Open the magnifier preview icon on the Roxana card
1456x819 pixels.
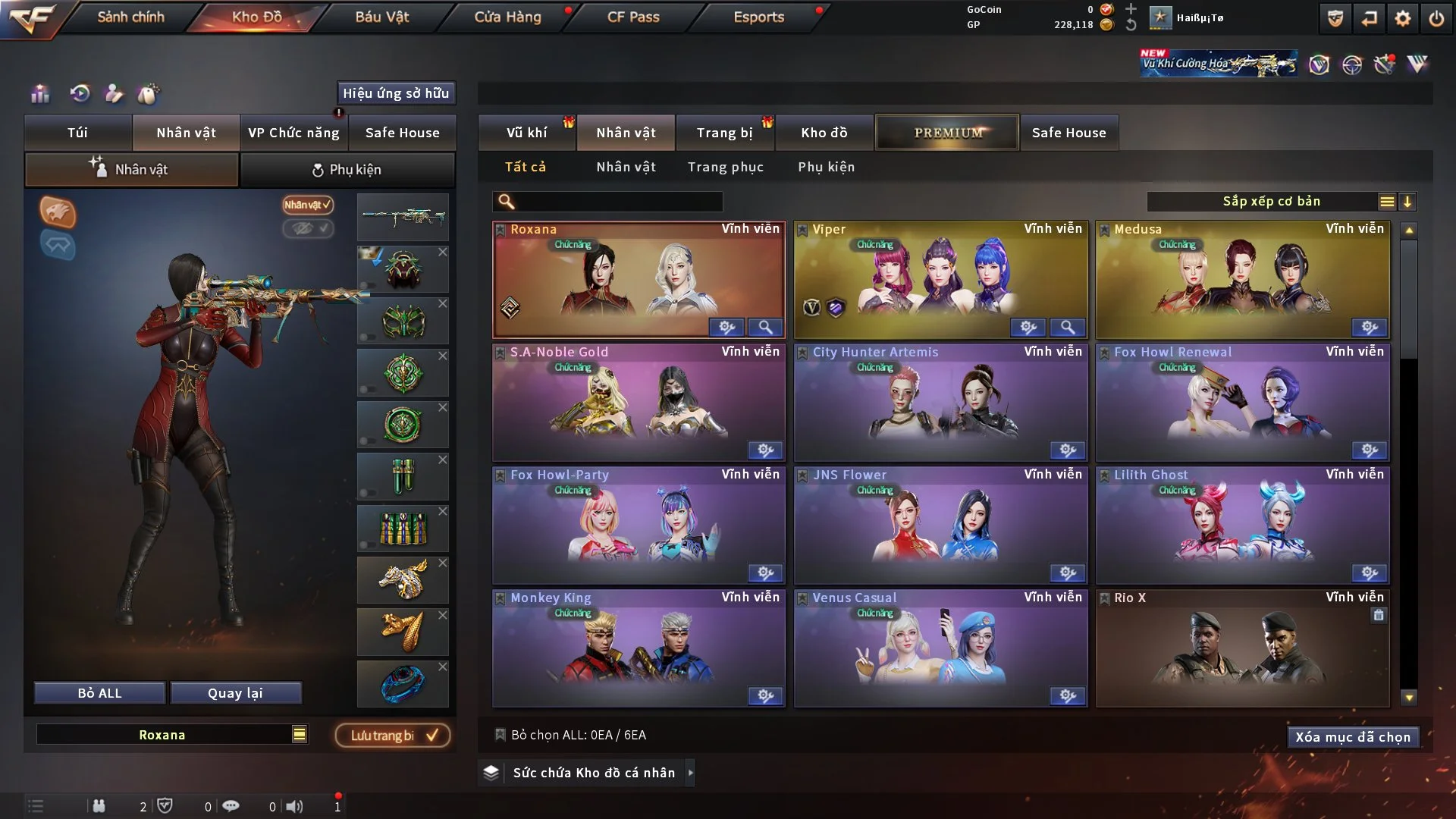click(765, 328)
